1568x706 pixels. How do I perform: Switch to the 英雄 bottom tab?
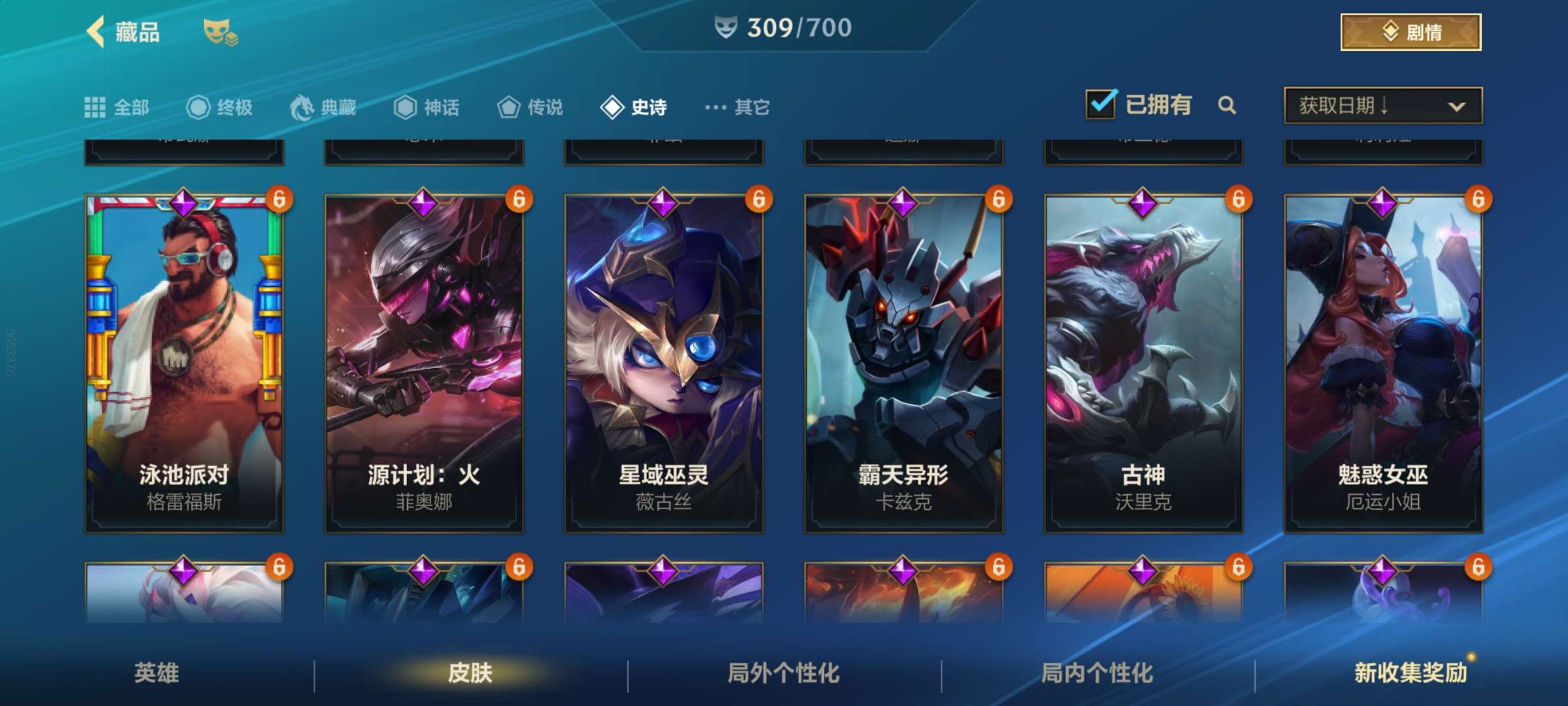pyautogui.click(x=157, y=673)
